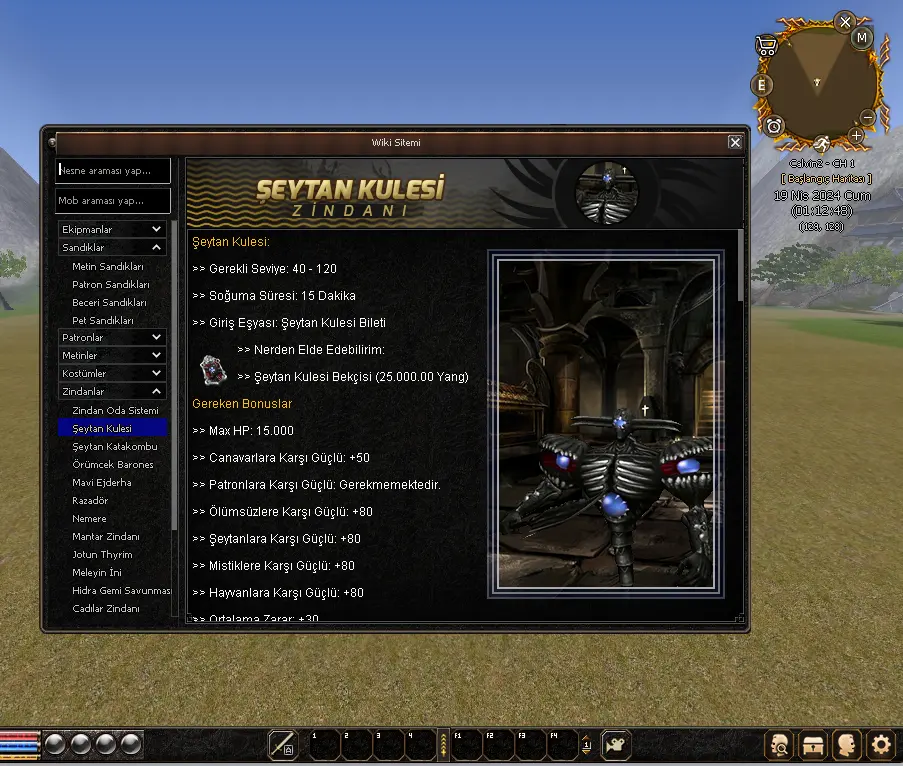Click the alarm clock icon on minimap

pyautogui.click(x=774, y=125)
